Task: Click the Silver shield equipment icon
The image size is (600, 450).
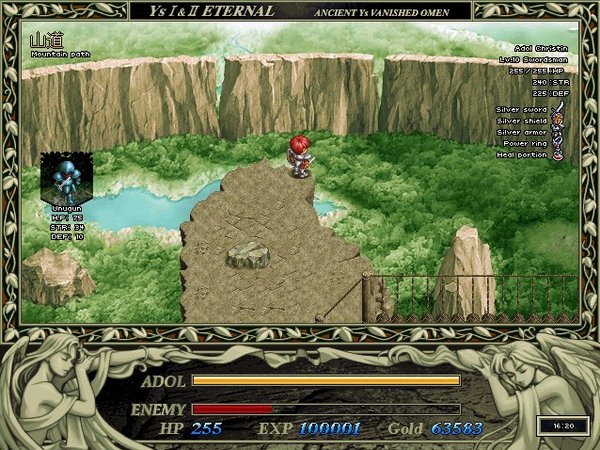Action: click(559, 120)
